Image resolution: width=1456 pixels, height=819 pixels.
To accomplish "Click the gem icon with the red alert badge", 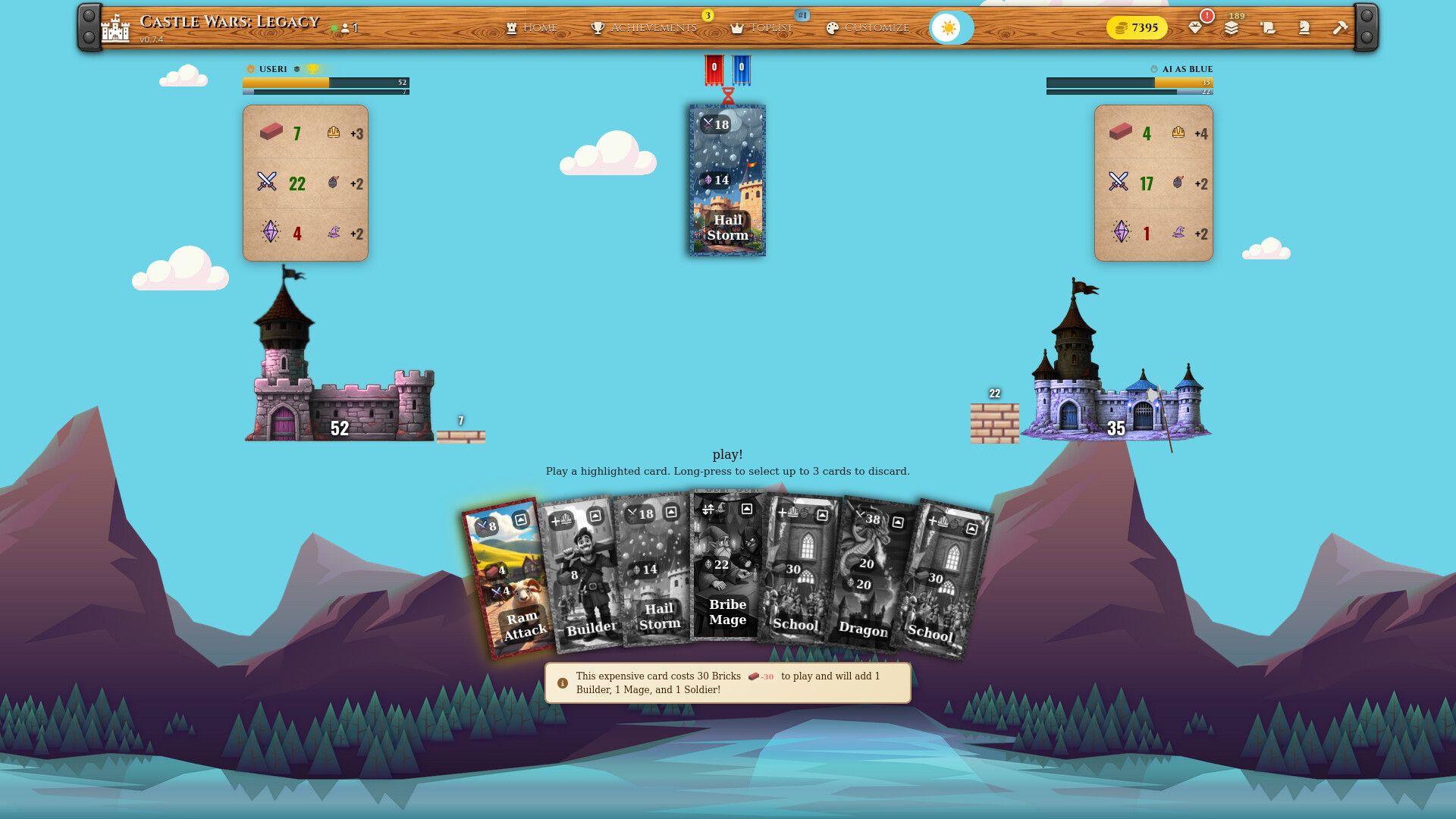I will point(1196,29).
